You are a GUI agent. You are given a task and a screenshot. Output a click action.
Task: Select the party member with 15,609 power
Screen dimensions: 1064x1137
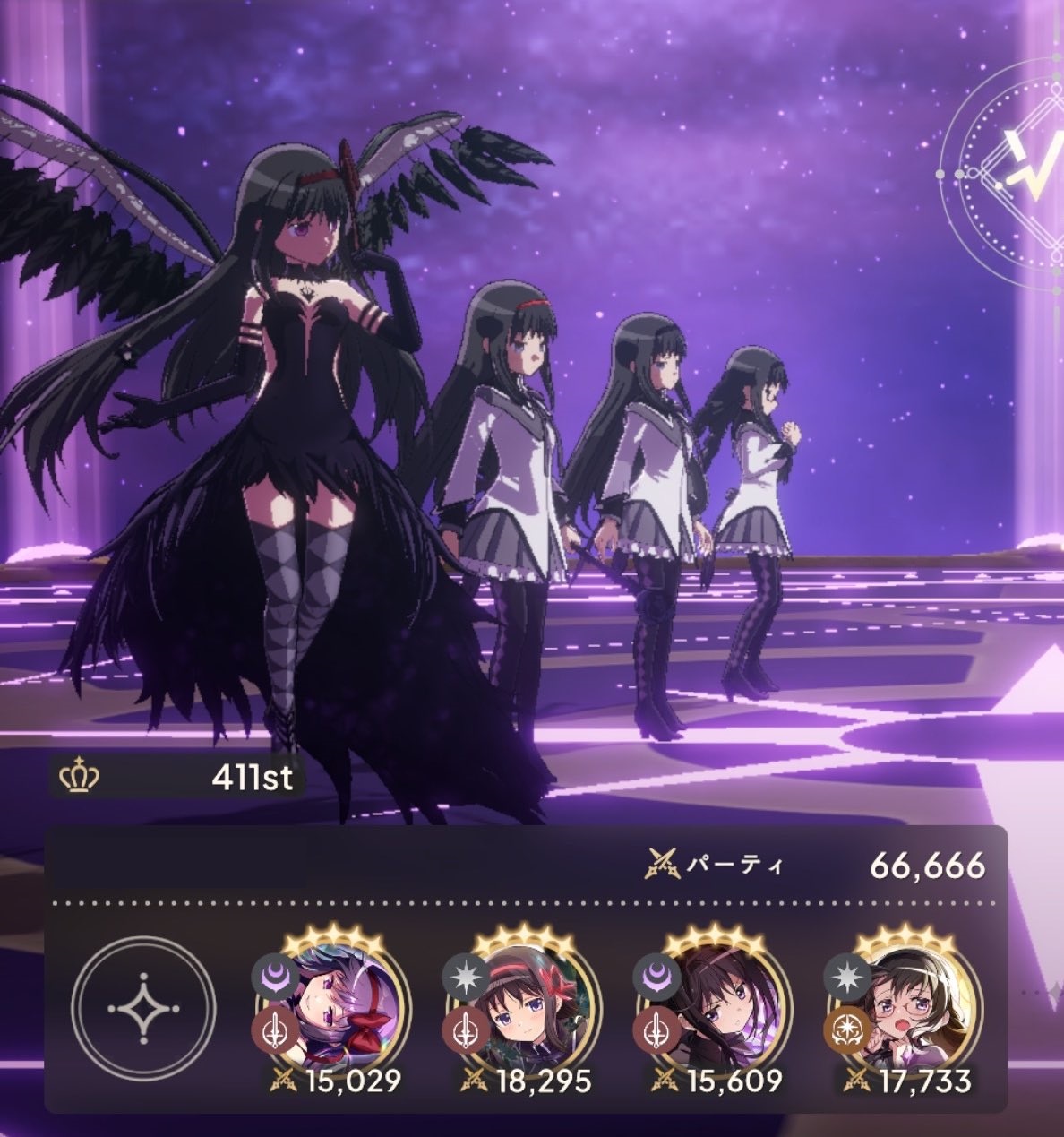726,1003
